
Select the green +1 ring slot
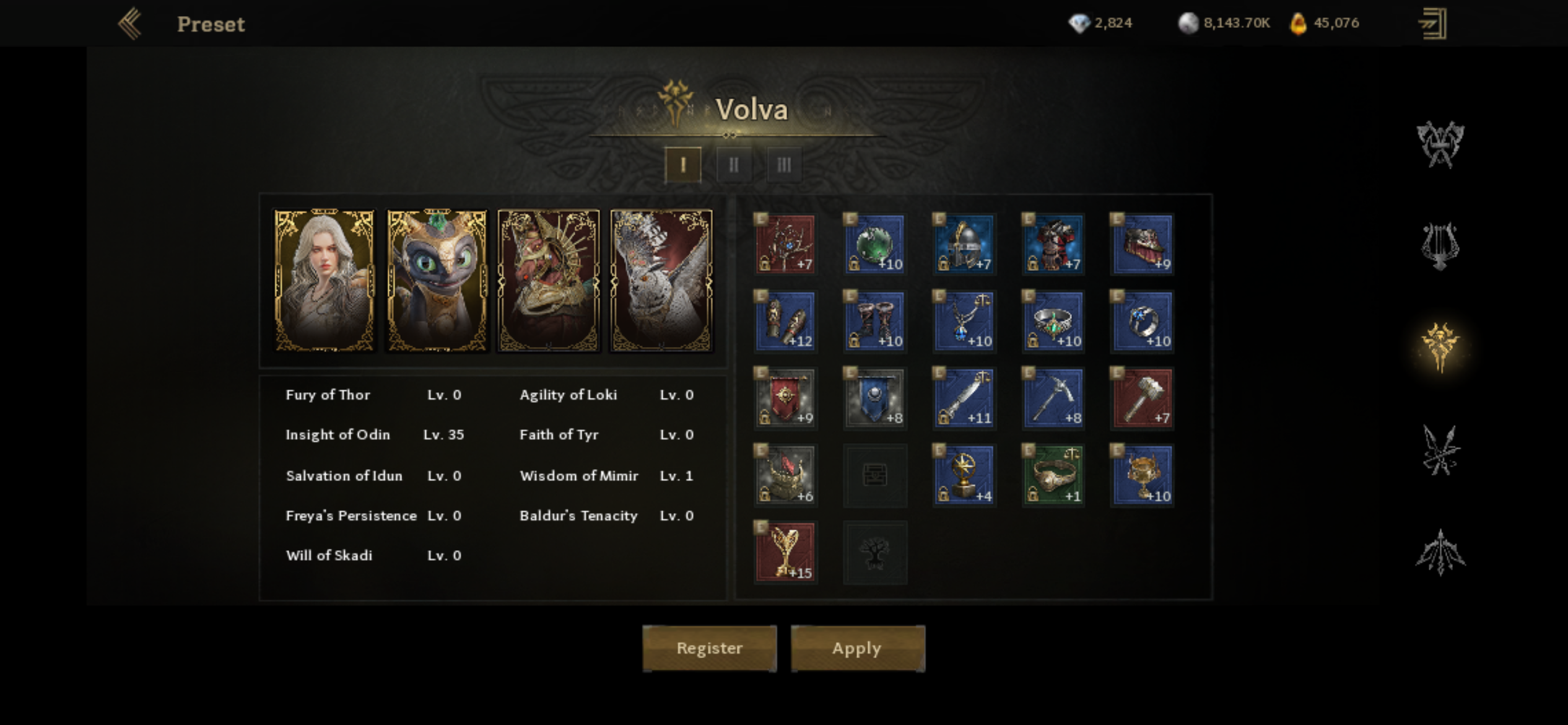click(1053, 475)
